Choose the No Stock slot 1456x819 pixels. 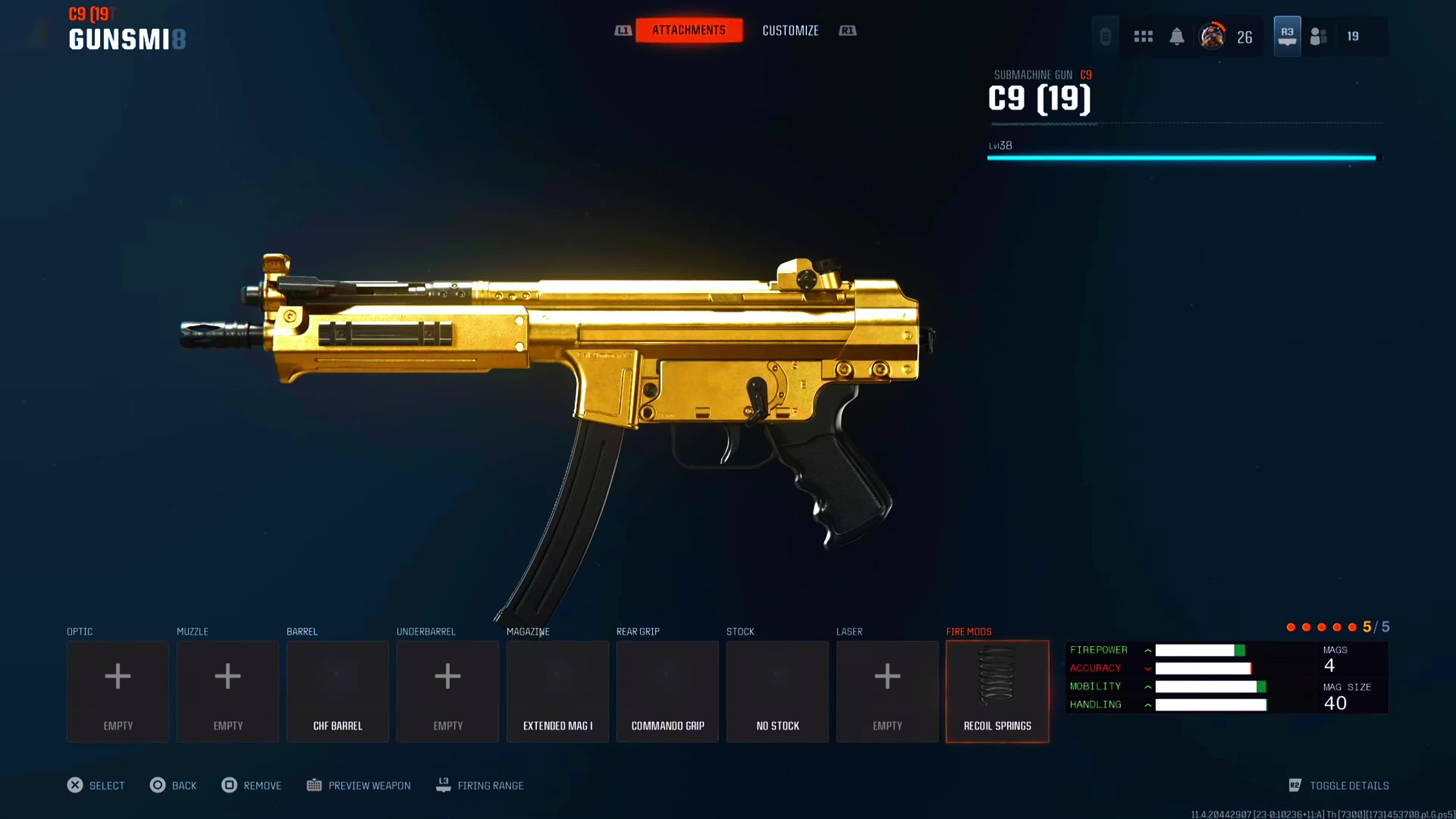(x=777, y=691)
